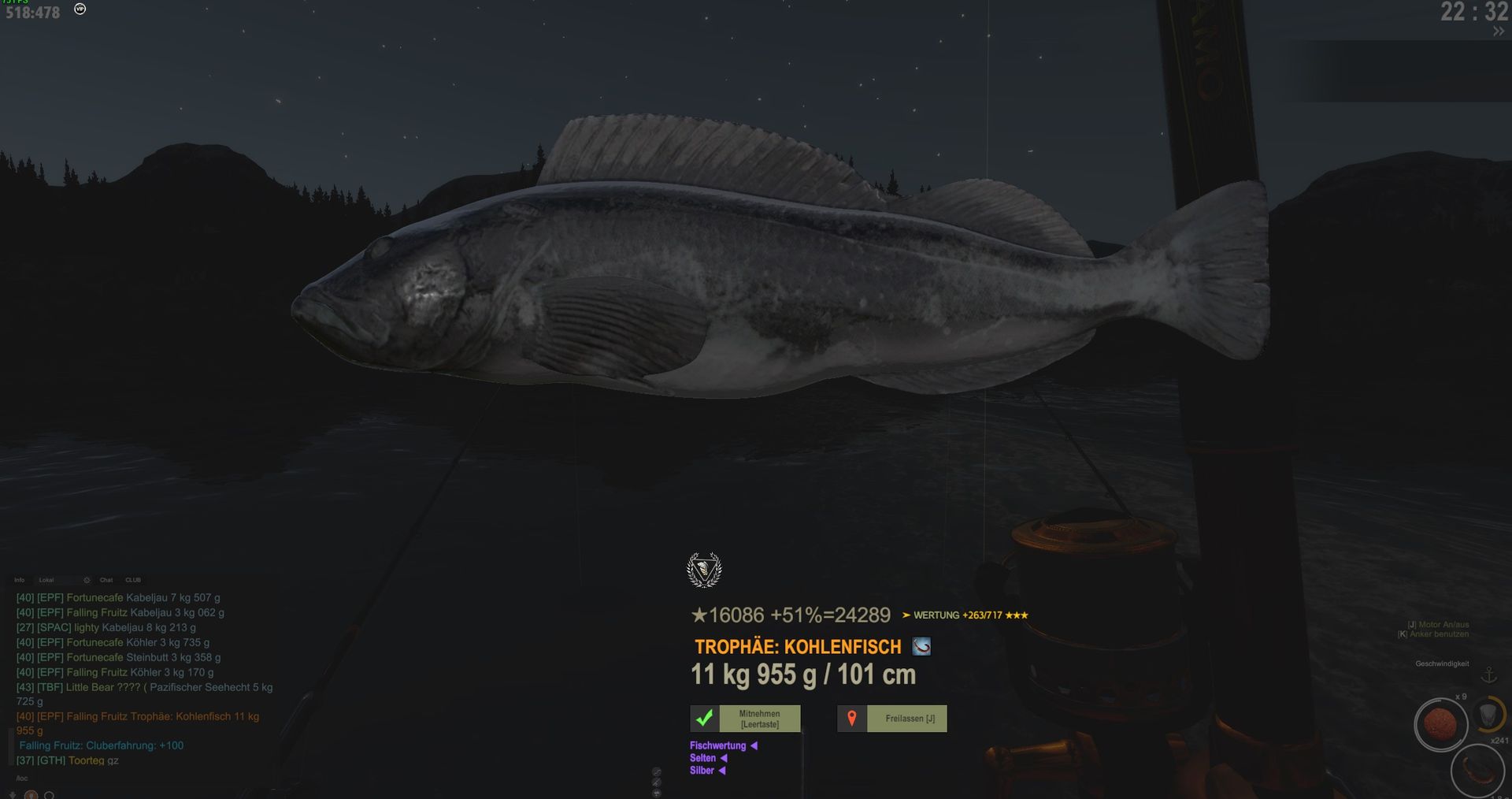This screenshot has width=1512, height=799.
Task: Click the anchor icon
Action: 1488,675
